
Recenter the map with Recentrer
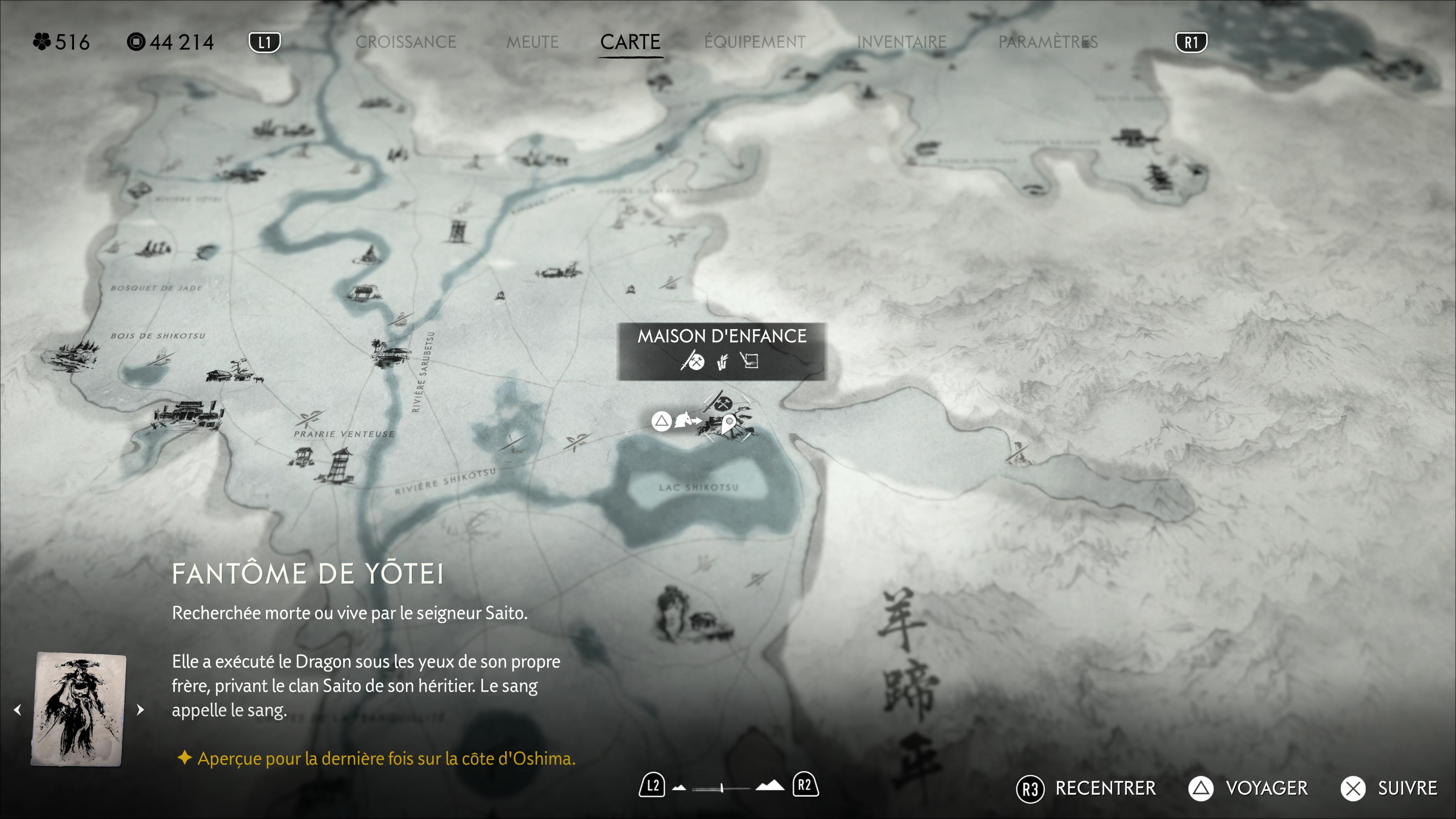1086,788
